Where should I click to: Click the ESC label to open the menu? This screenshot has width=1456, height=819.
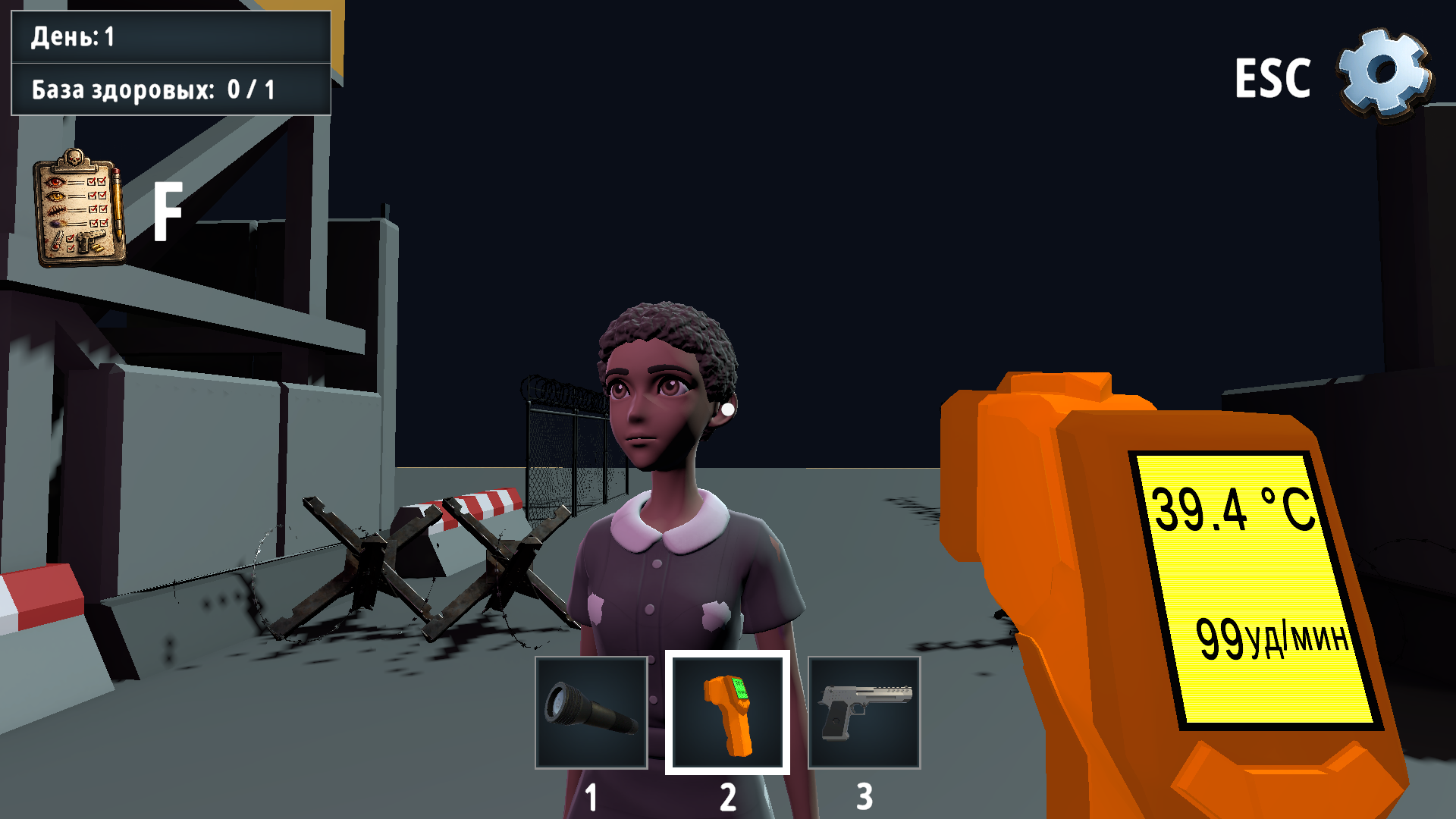coord(1274,78)
